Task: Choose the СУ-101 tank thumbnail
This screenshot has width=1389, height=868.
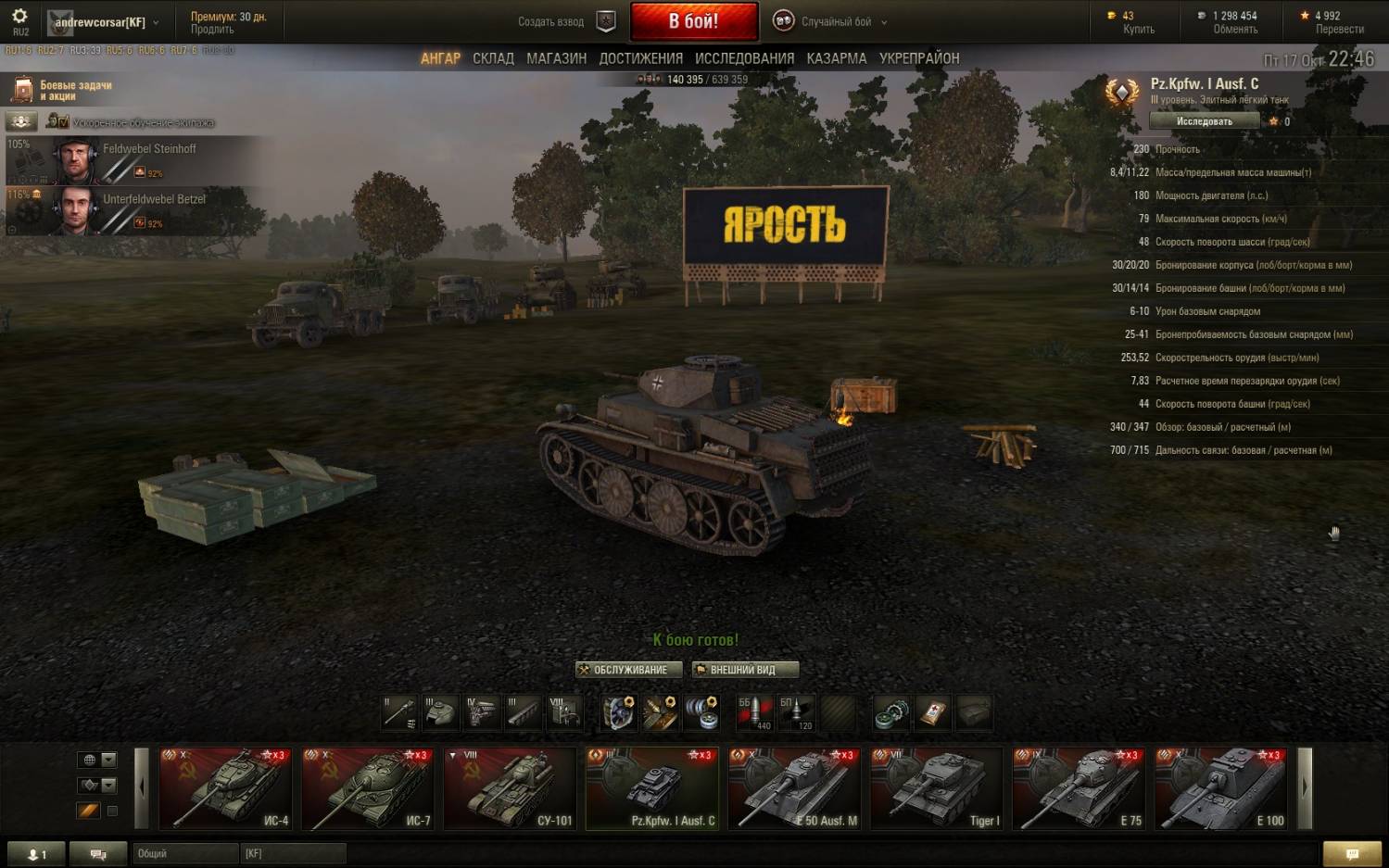Action: coord(511,788)
